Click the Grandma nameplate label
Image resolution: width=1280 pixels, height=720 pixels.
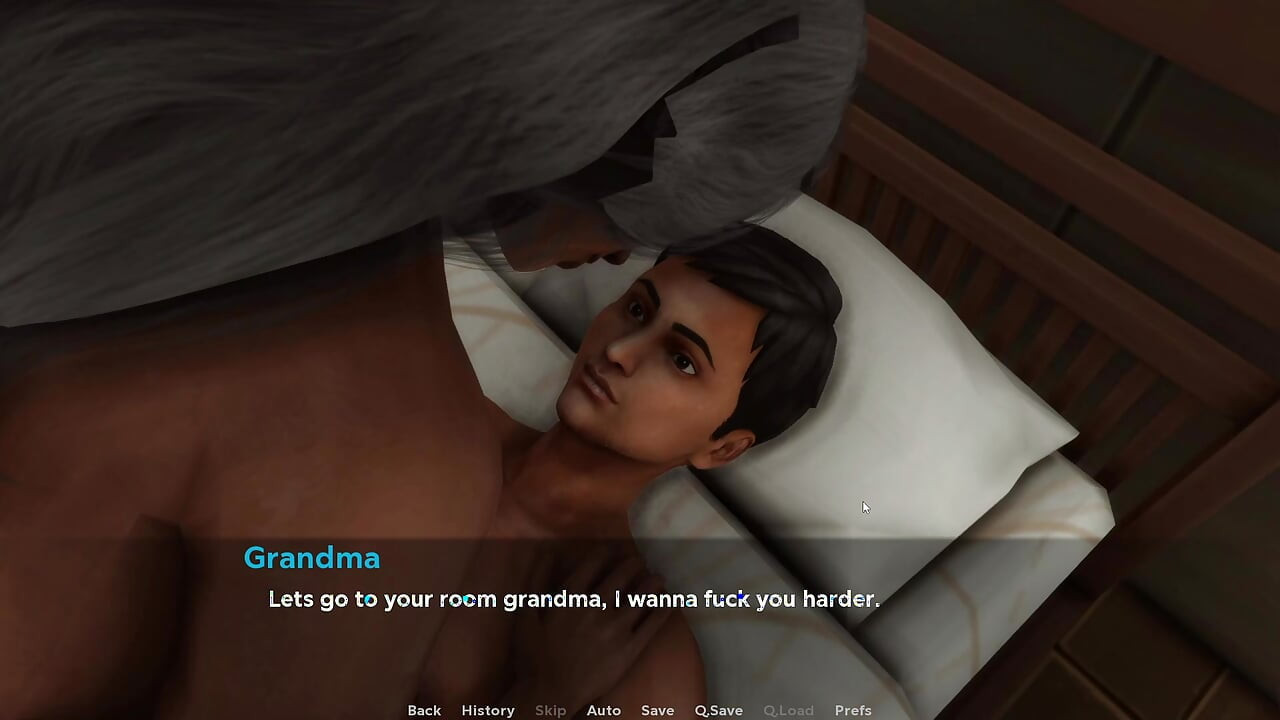coord(311,558)
